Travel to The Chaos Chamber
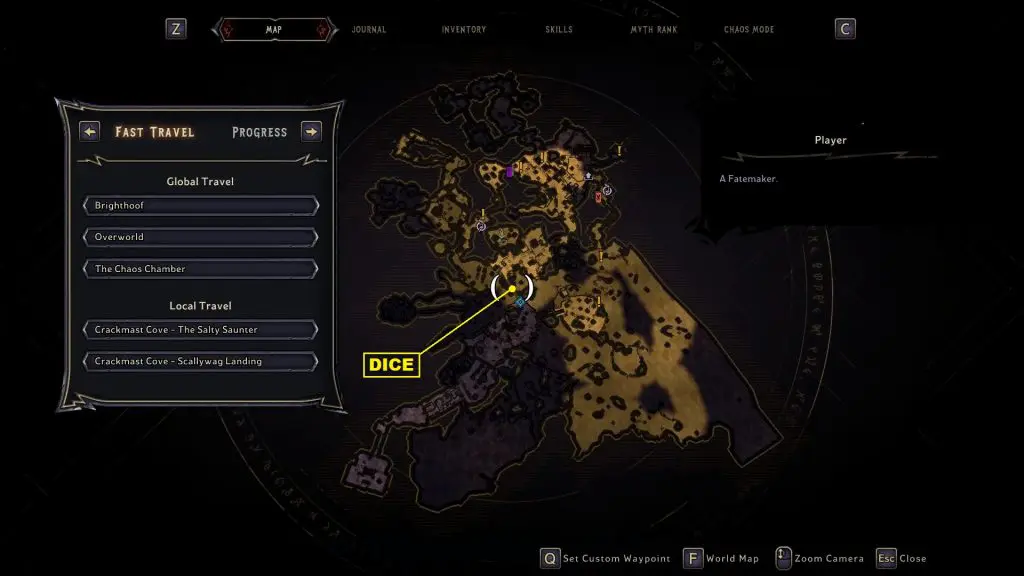Screen dimensions: 1024x576 [201, 269]
